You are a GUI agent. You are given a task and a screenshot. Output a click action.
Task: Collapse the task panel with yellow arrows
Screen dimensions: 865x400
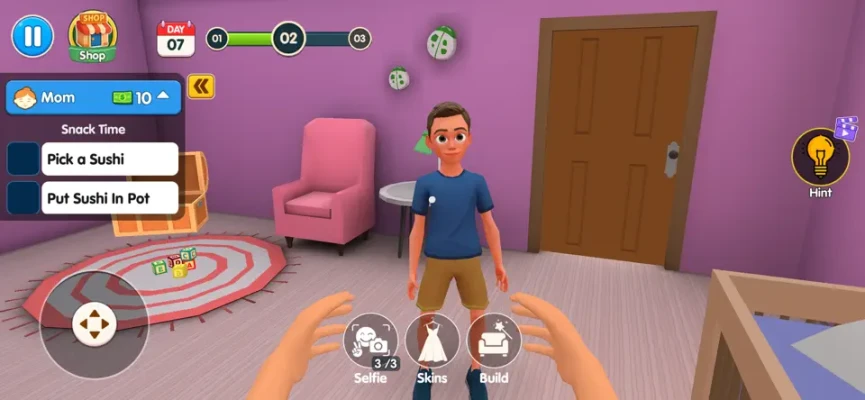[201, 87]
